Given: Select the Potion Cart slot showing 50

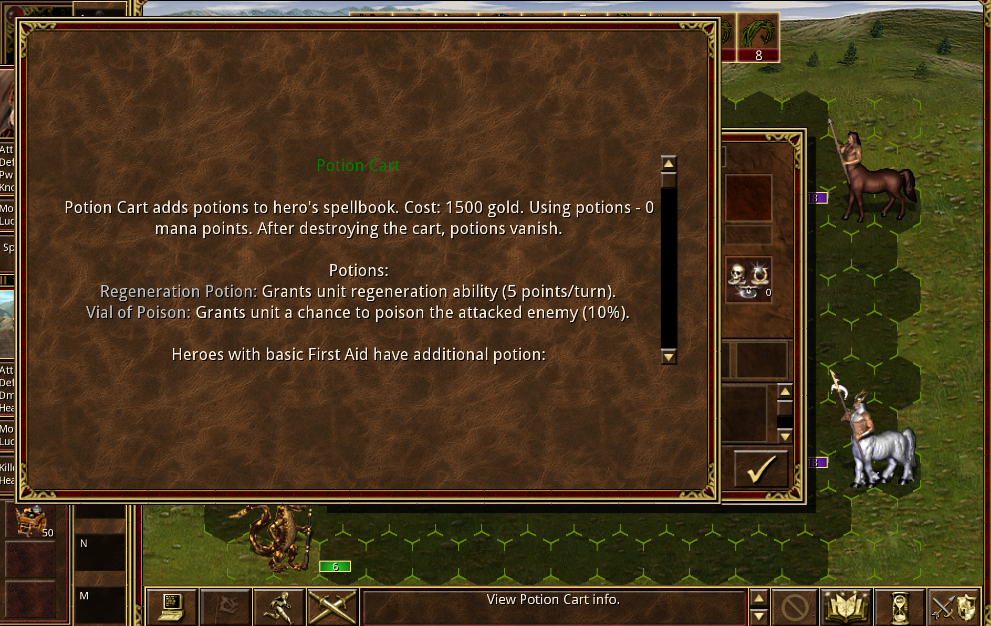Looking at the screenshot, I should coord(32,519).
